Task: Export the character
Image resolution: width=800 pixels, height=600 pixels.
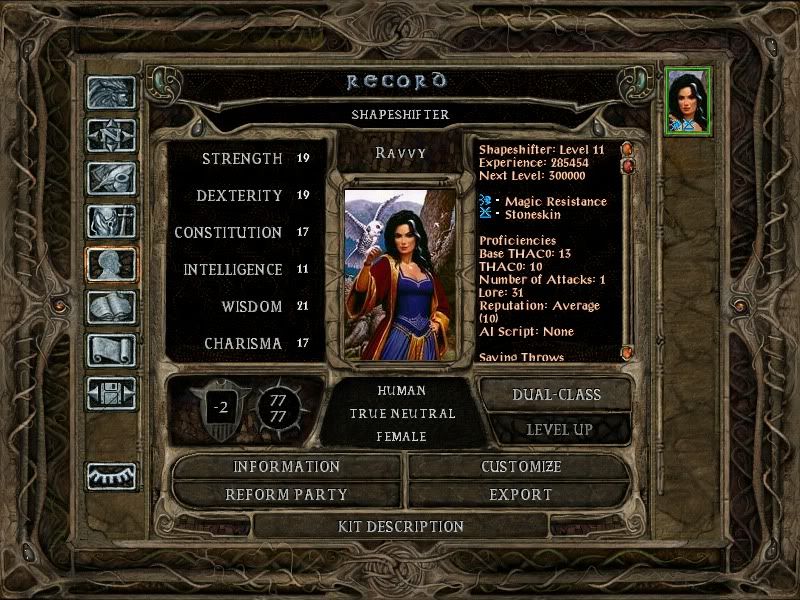Action: point(521,495)
